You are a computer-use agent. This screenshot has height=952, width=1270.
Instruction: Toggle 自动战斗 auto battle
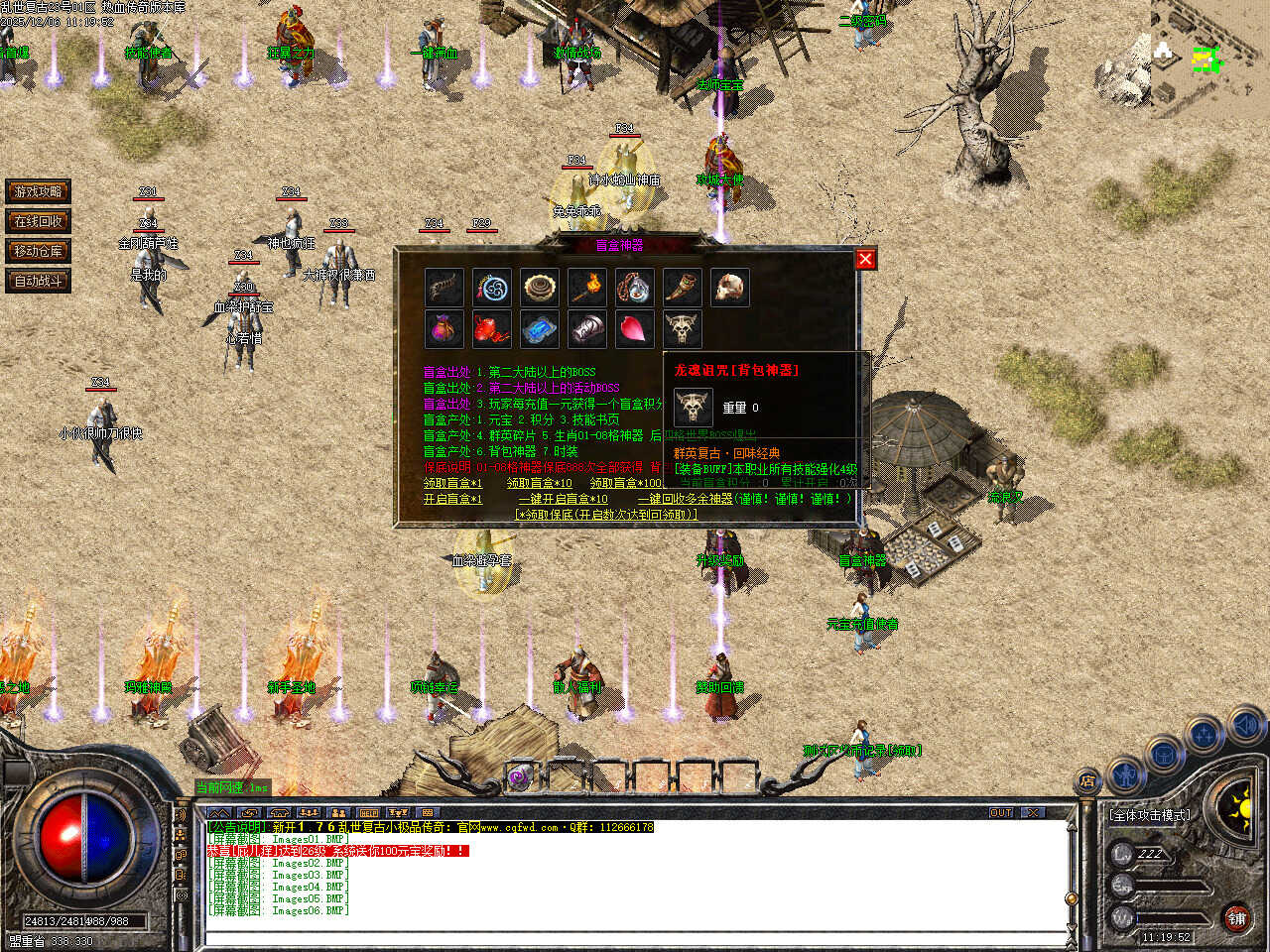(38, 281)
